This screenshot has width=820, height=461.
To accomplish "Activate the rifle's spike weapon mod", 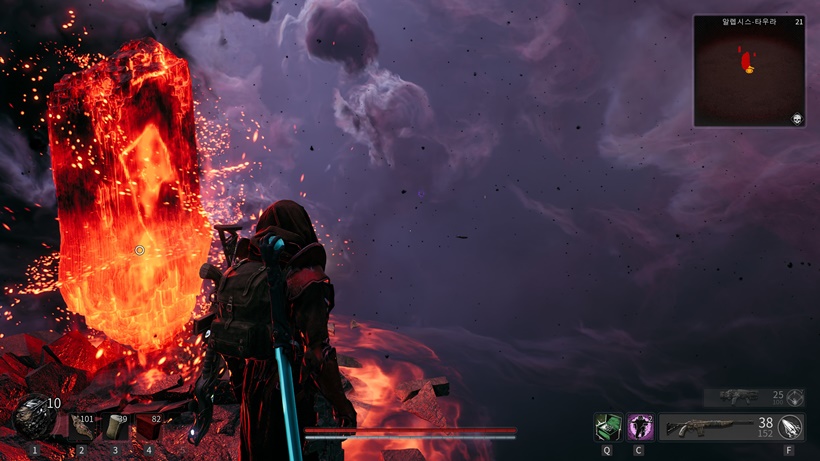I will [x=791, y=427].
